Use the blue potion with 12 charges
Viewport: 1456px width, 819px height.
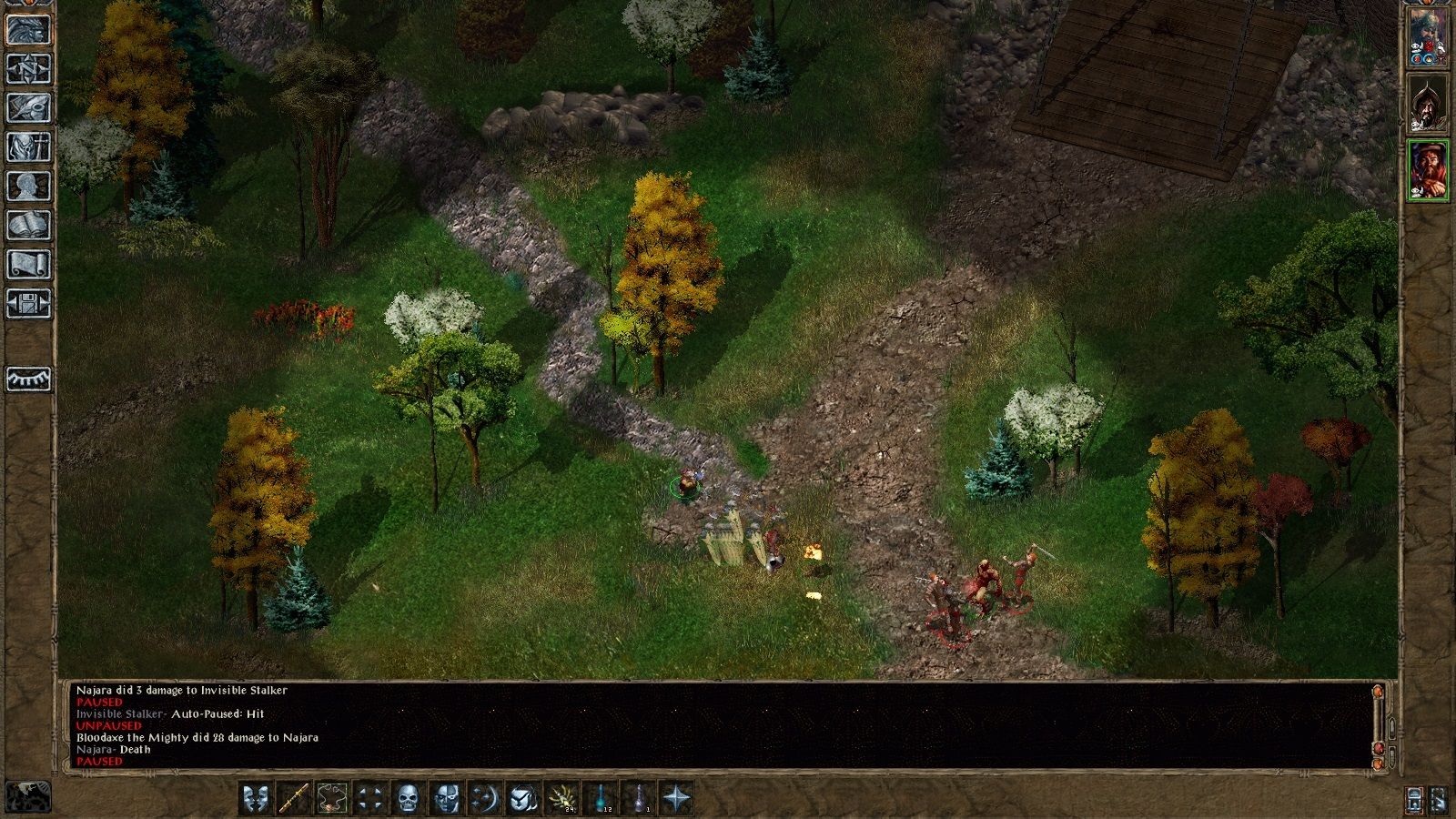(601, 799)
